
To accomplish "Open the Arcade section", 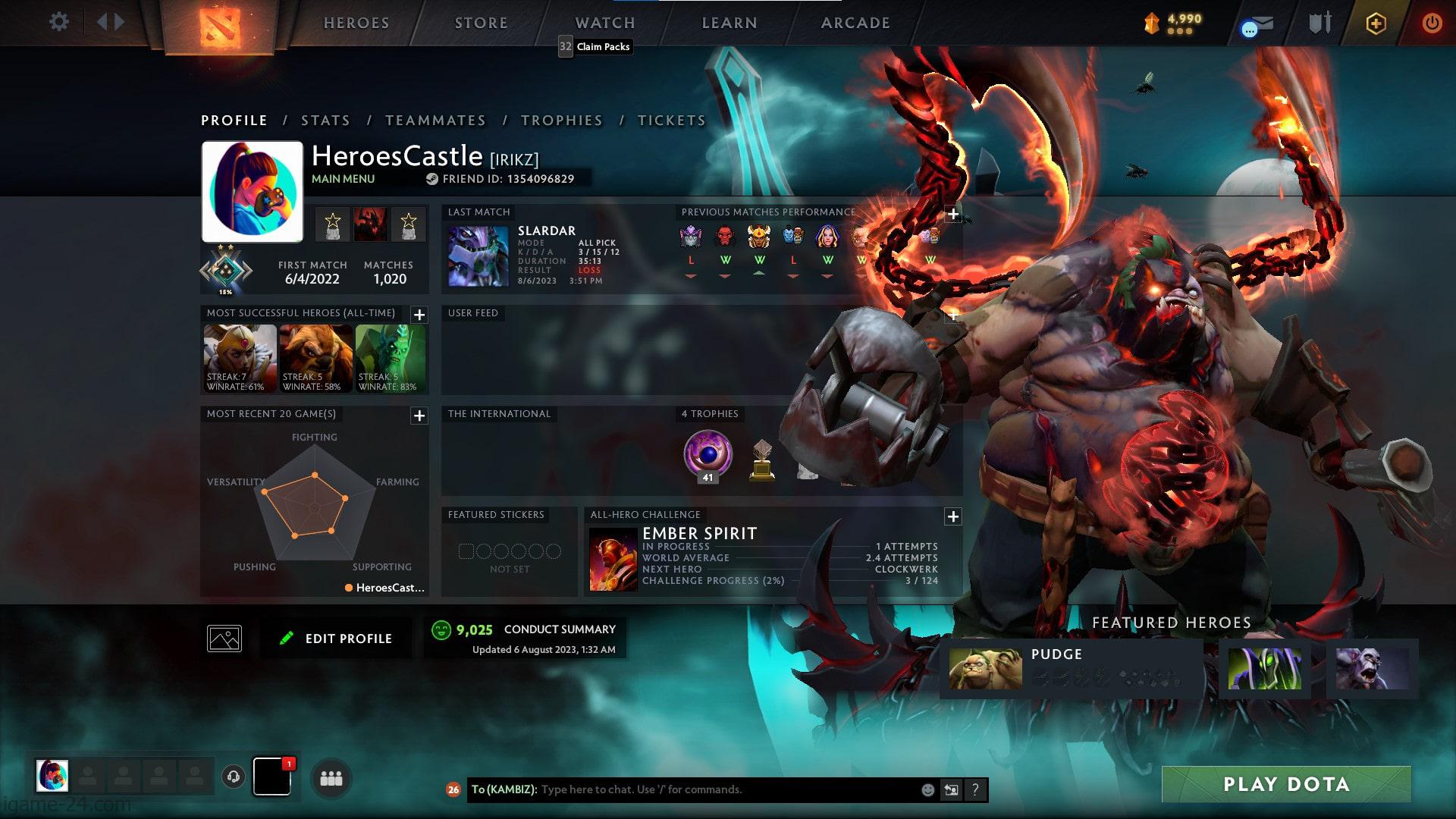I will click(855, 23).
